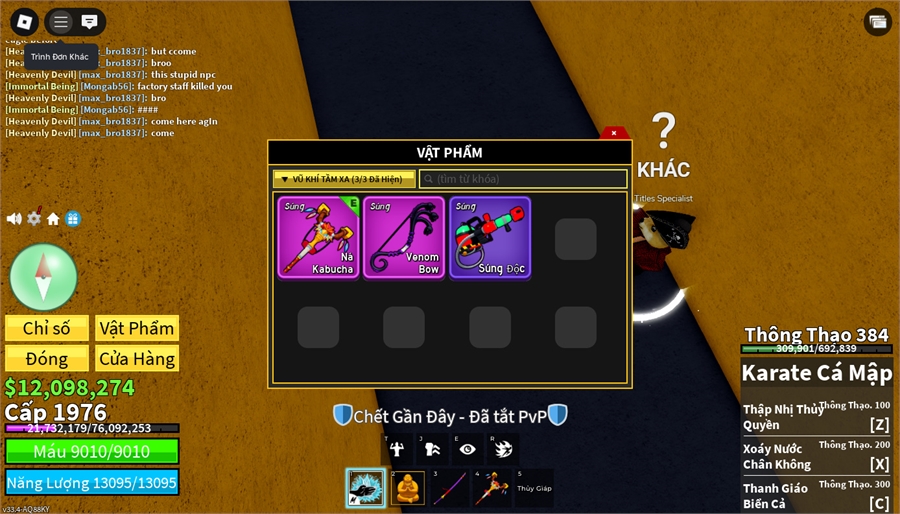Screen dimensions: 900x514
Task: Focus the inventory keyword search box
Action: (x=523, y=179)
